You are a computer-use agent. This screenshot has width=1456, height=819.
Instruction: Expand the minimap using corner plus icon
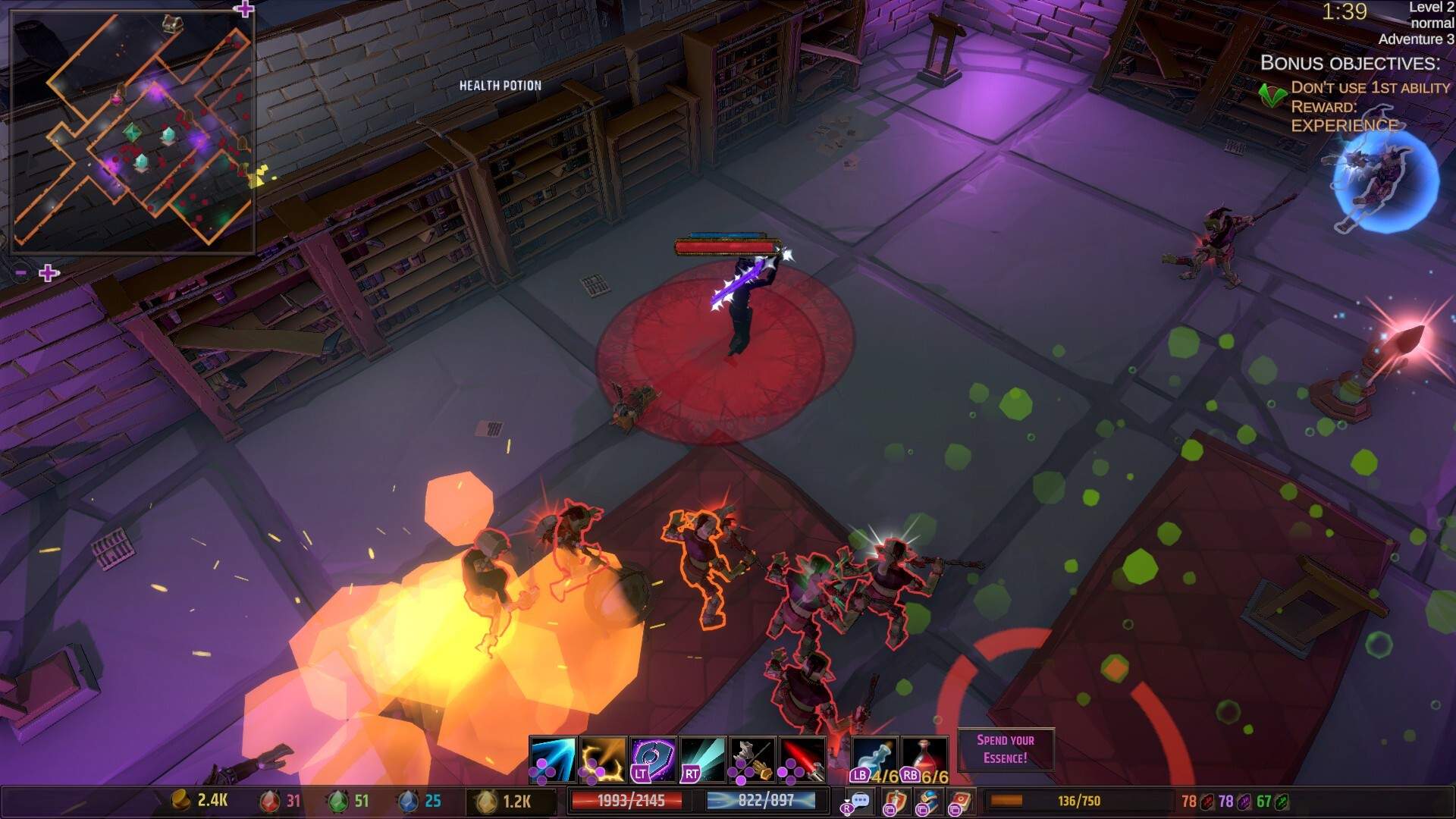point(243,9)
